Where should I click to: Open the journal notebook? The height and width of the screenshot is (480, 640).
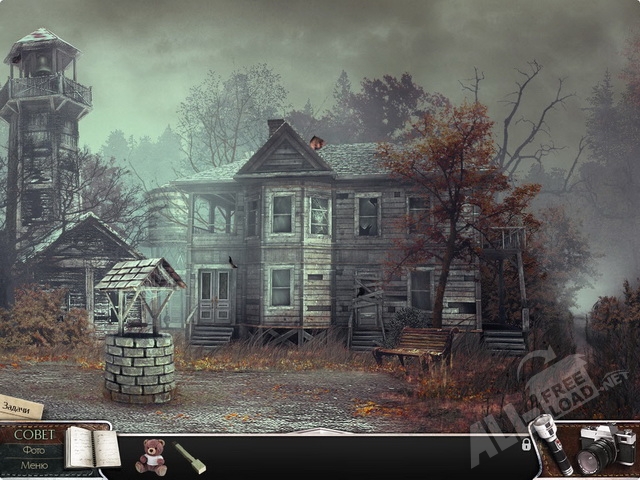click(91, 448)
